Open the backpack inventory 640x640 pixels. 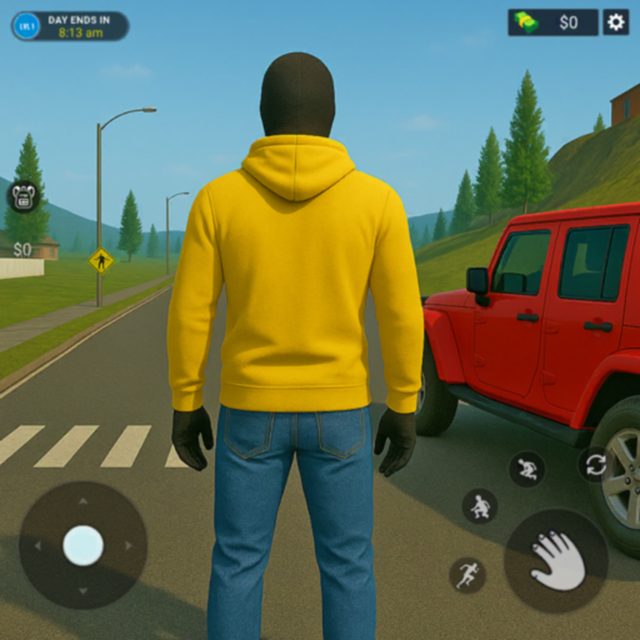pos(22,196)
